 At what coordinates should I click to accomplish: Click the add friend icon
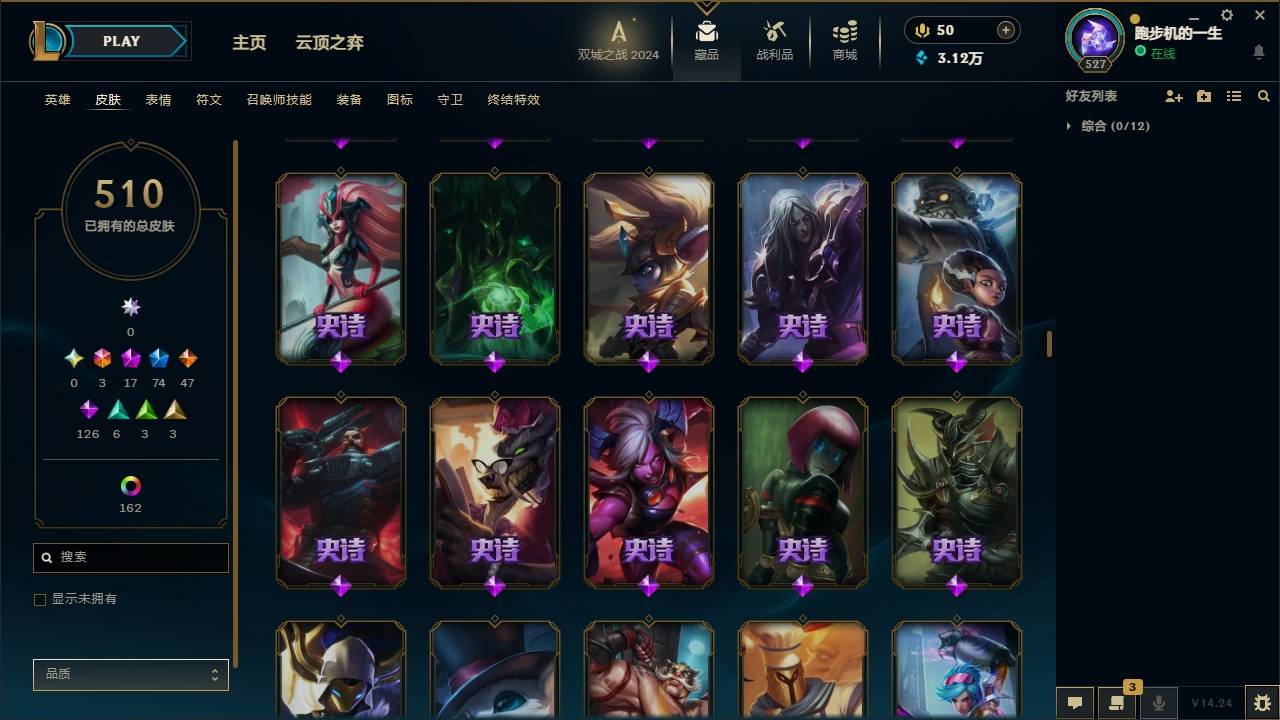[1174, 96]
